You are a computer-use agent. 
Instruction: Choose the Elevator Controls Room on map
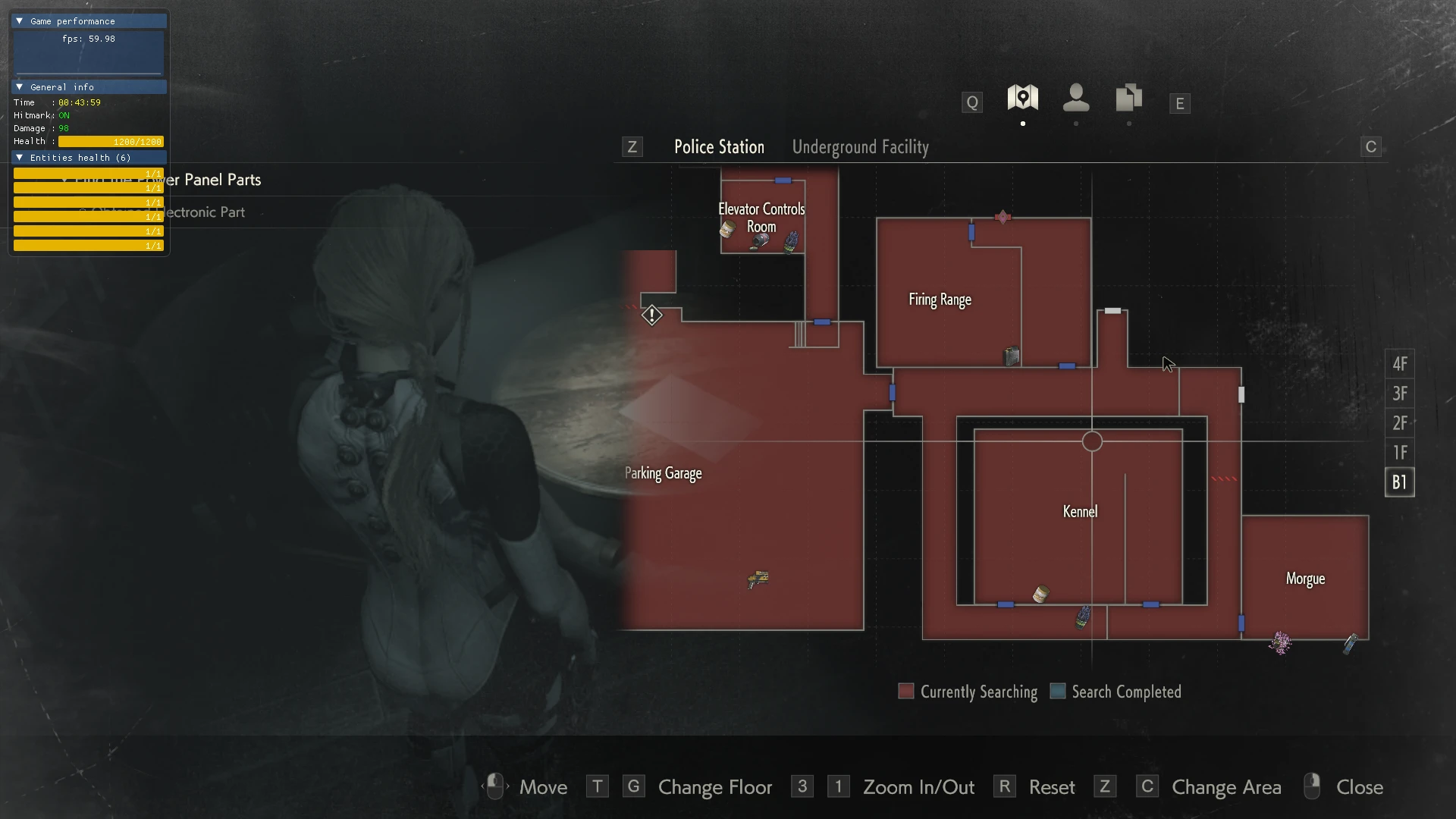pyautogui.click(x=761, y=217)
